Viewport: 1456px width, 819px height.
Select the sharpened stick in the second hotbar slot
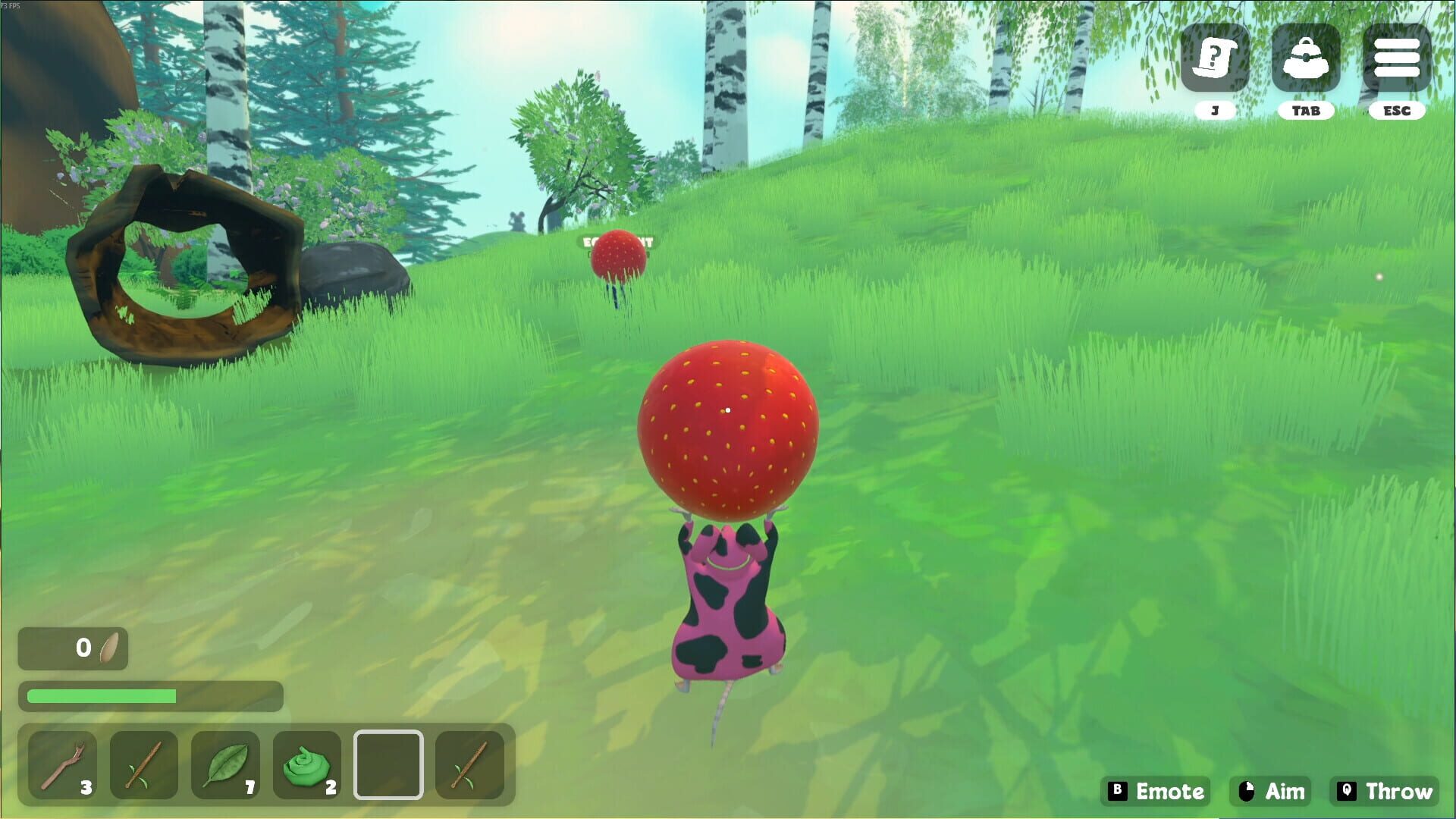point(144,764)
